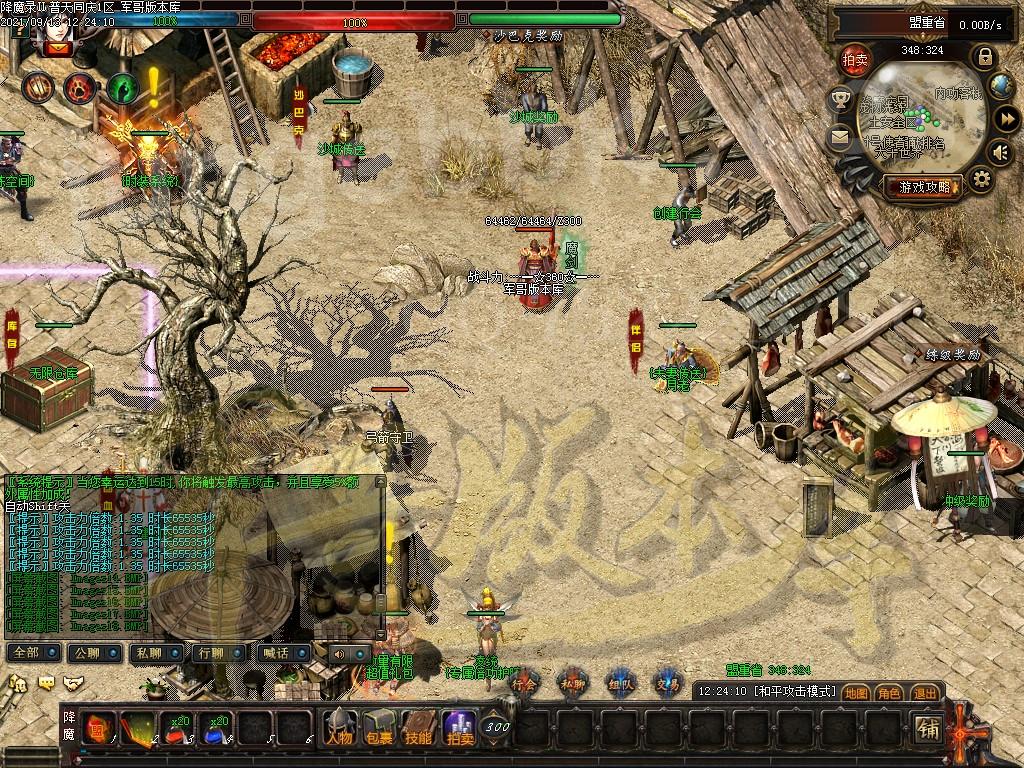Open the 组队 team round icon
This screenshot has height=768, width=1024.
pos(621,682)
